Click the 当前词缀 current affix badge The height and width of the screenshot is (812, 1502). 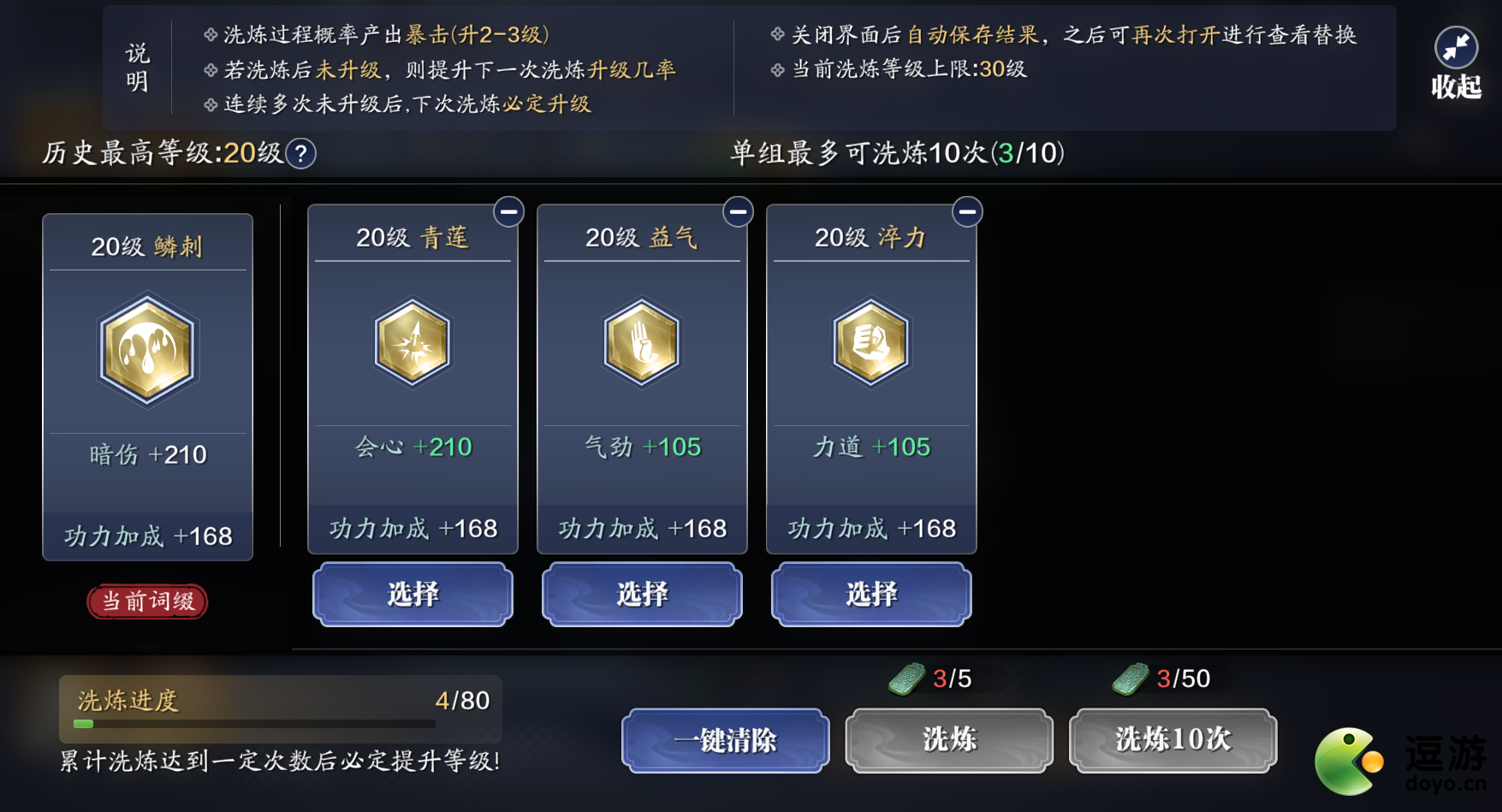[146, 602]
